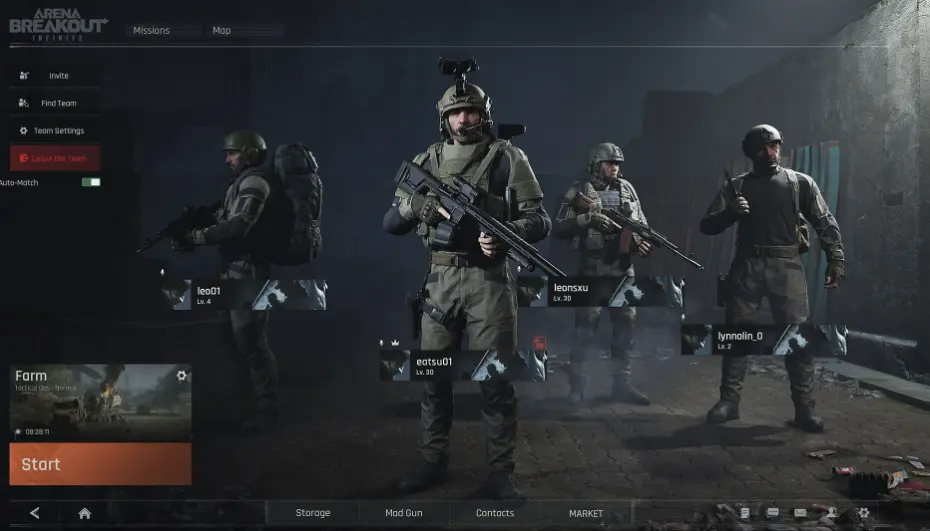Open the chat bubble icon
Screen dimensions: 930x531
[x=773, y=513]
